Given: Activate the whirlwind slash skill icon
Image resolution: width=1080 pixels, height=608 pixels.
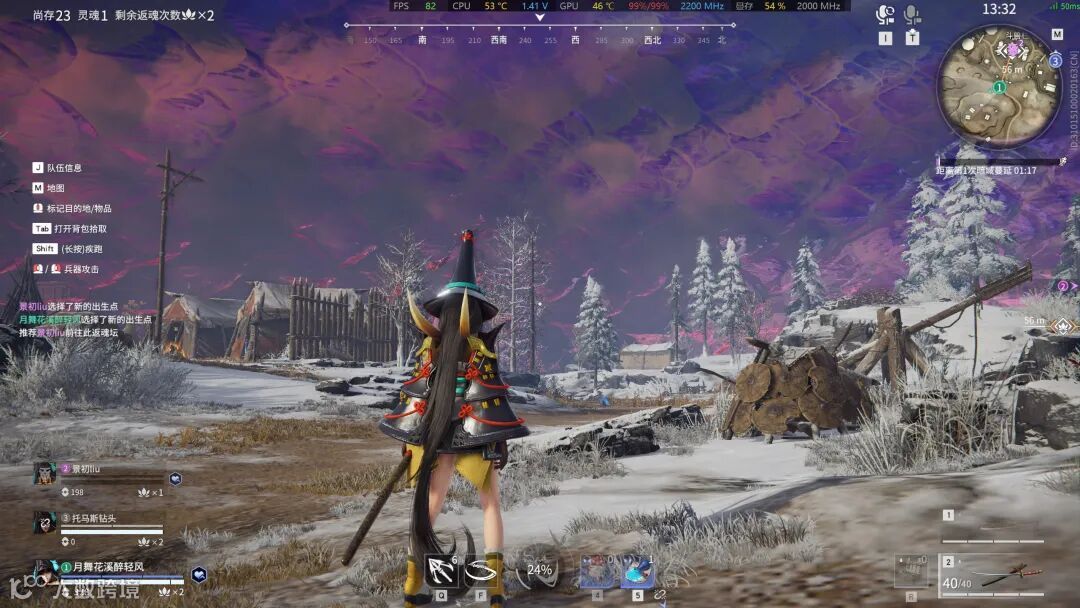Looking at the screenshot, I should click(481, 571).
